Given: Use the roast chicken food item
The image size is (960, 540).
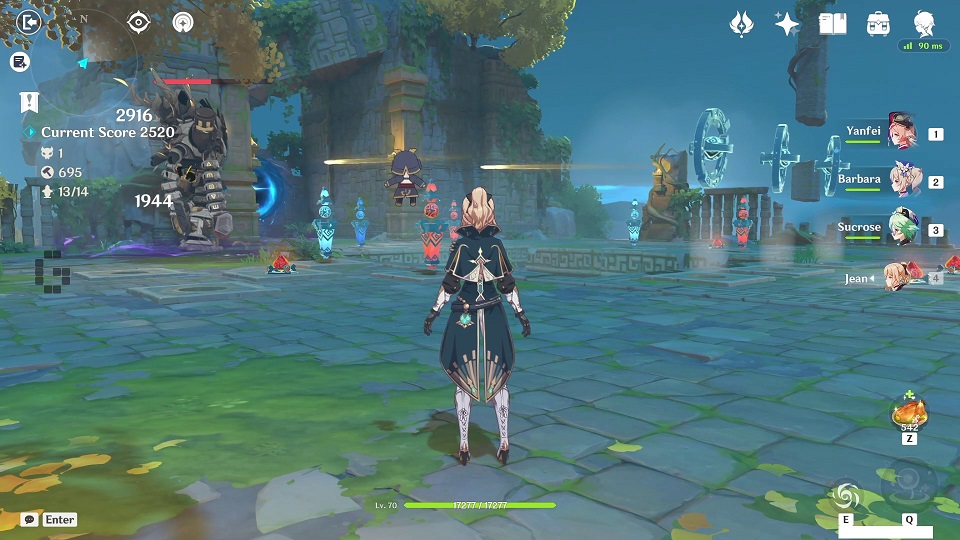Looking at the screenshot, I should (x=909, y=411).
